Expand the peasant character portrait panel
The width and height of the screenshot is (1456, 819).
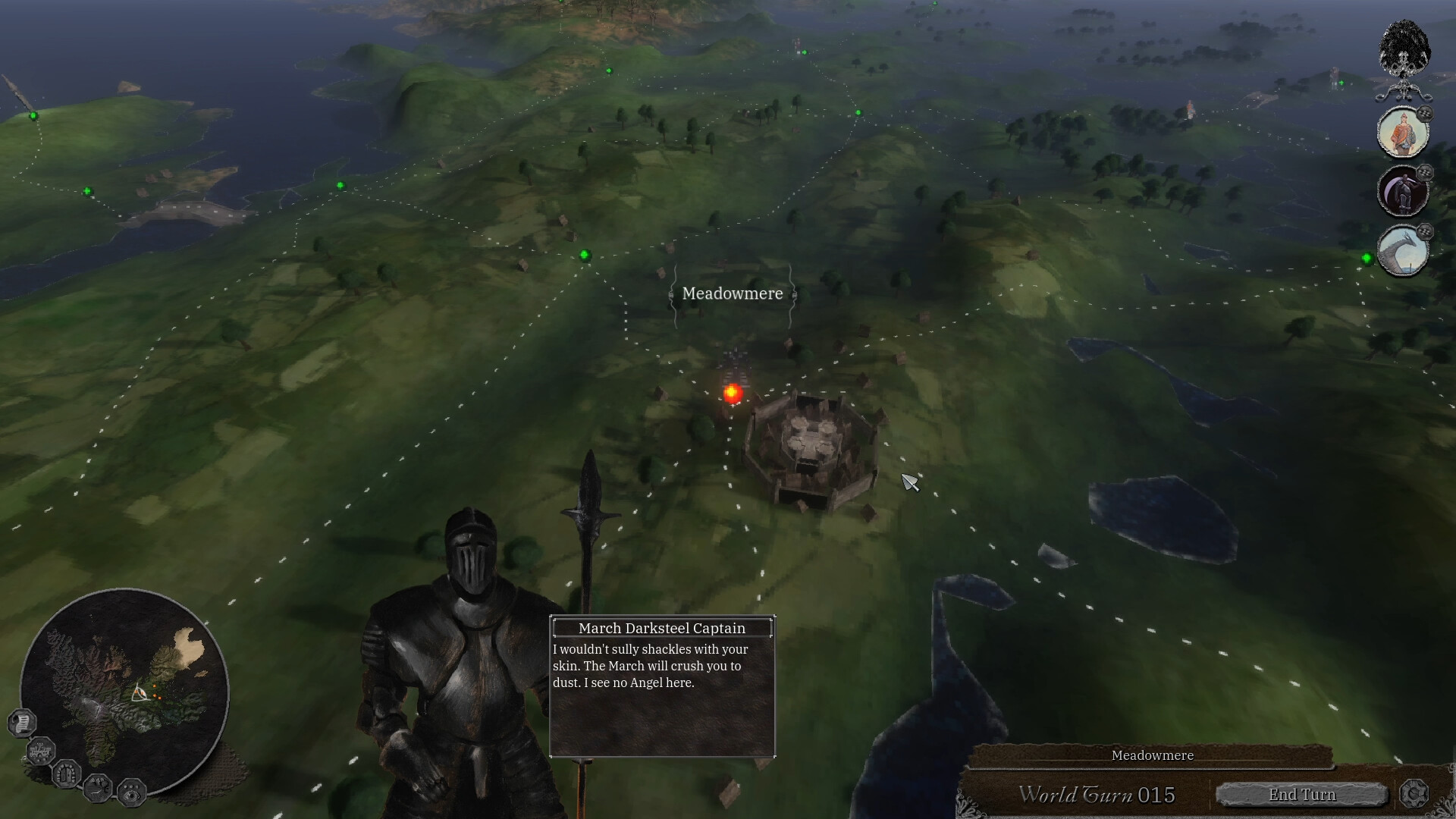tap(1403, 133)
